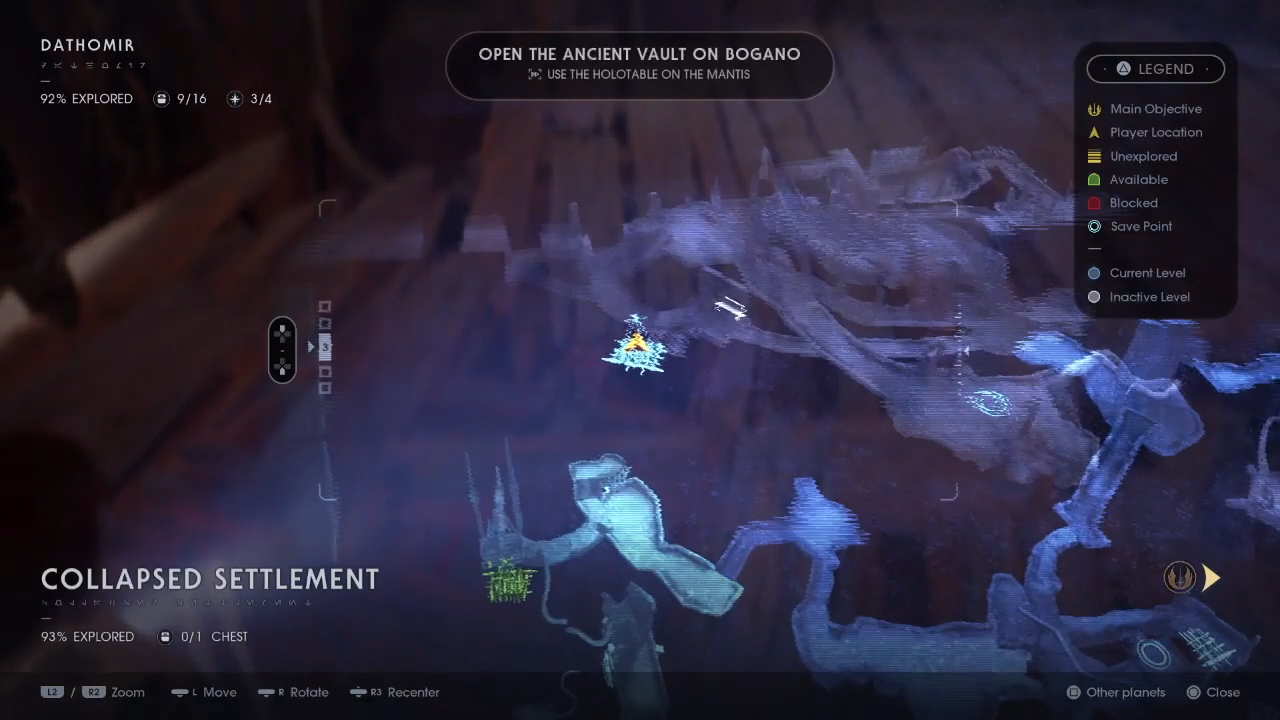Click the player position marker on the holomap

click(636, 343)
